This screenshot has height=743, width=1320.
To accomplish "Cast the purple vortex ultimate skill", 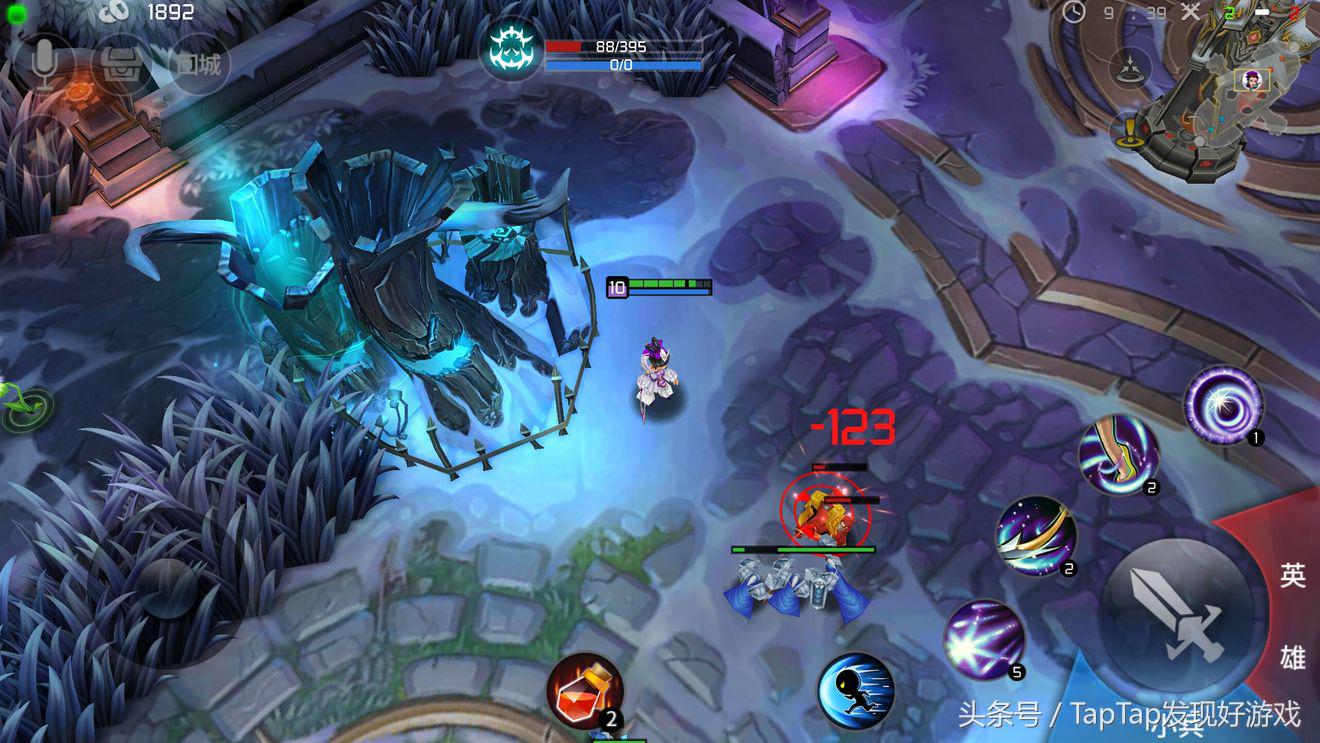I will point(1224,404).
